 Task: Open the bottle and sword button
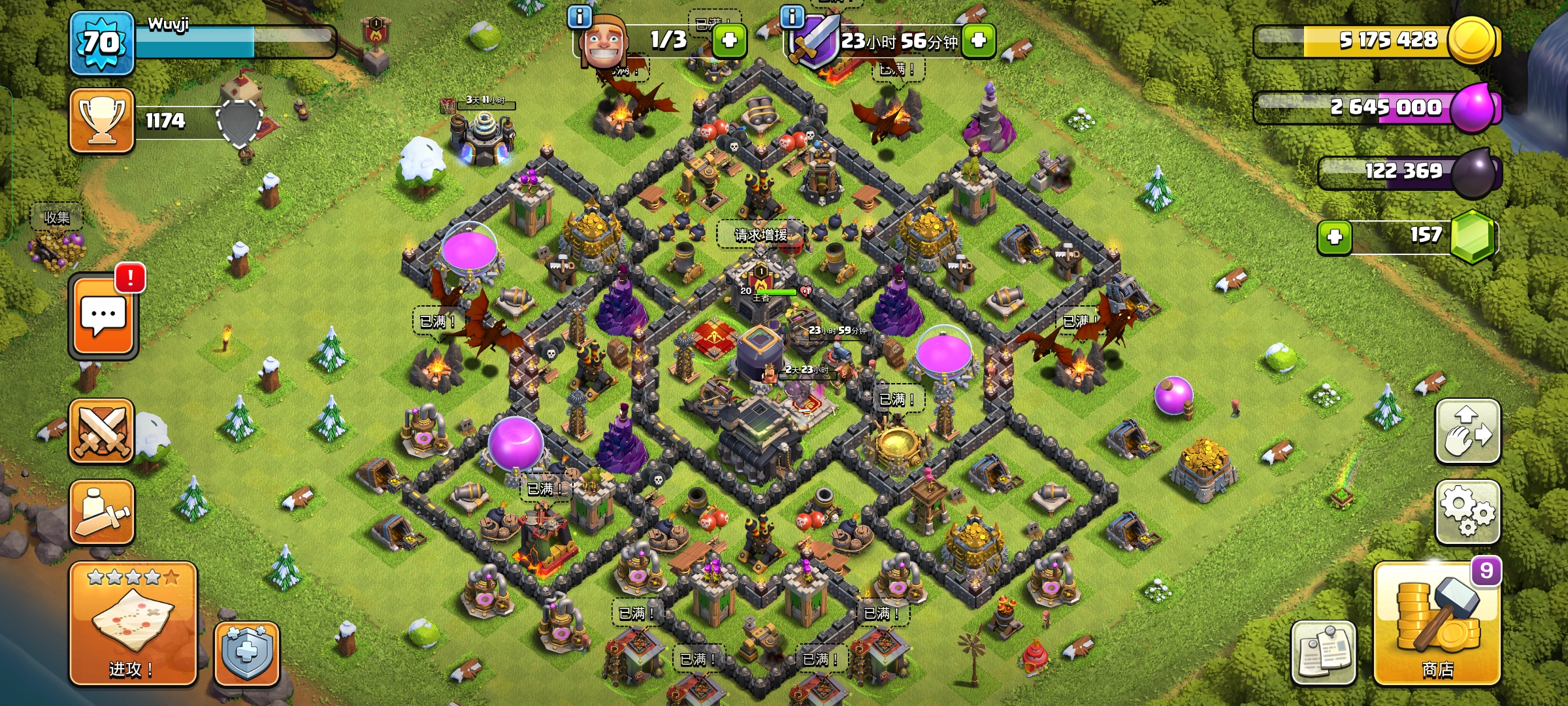(x=102, y=513)
